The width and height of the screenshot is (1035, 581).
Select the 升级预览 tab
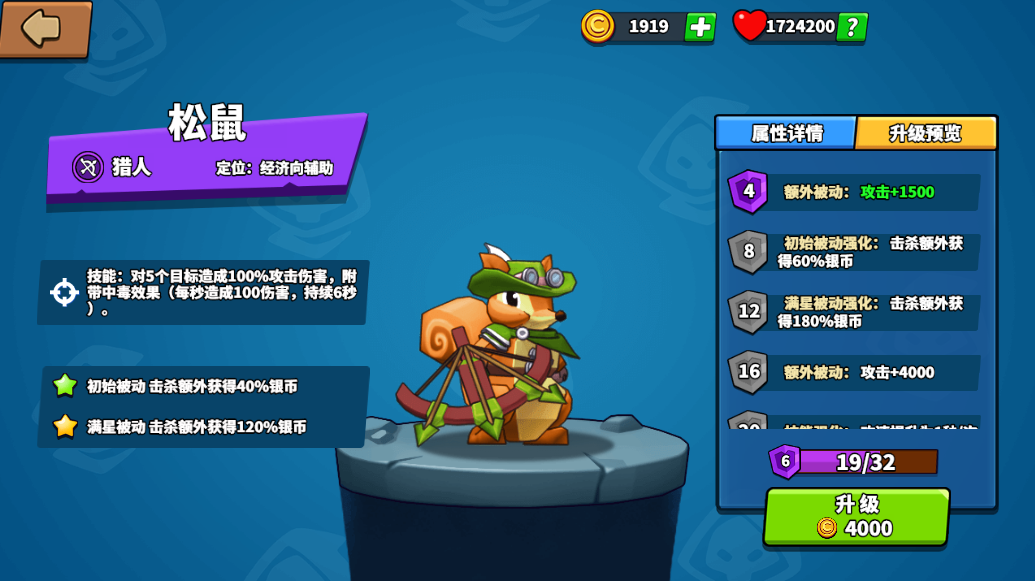coord(925,133)
